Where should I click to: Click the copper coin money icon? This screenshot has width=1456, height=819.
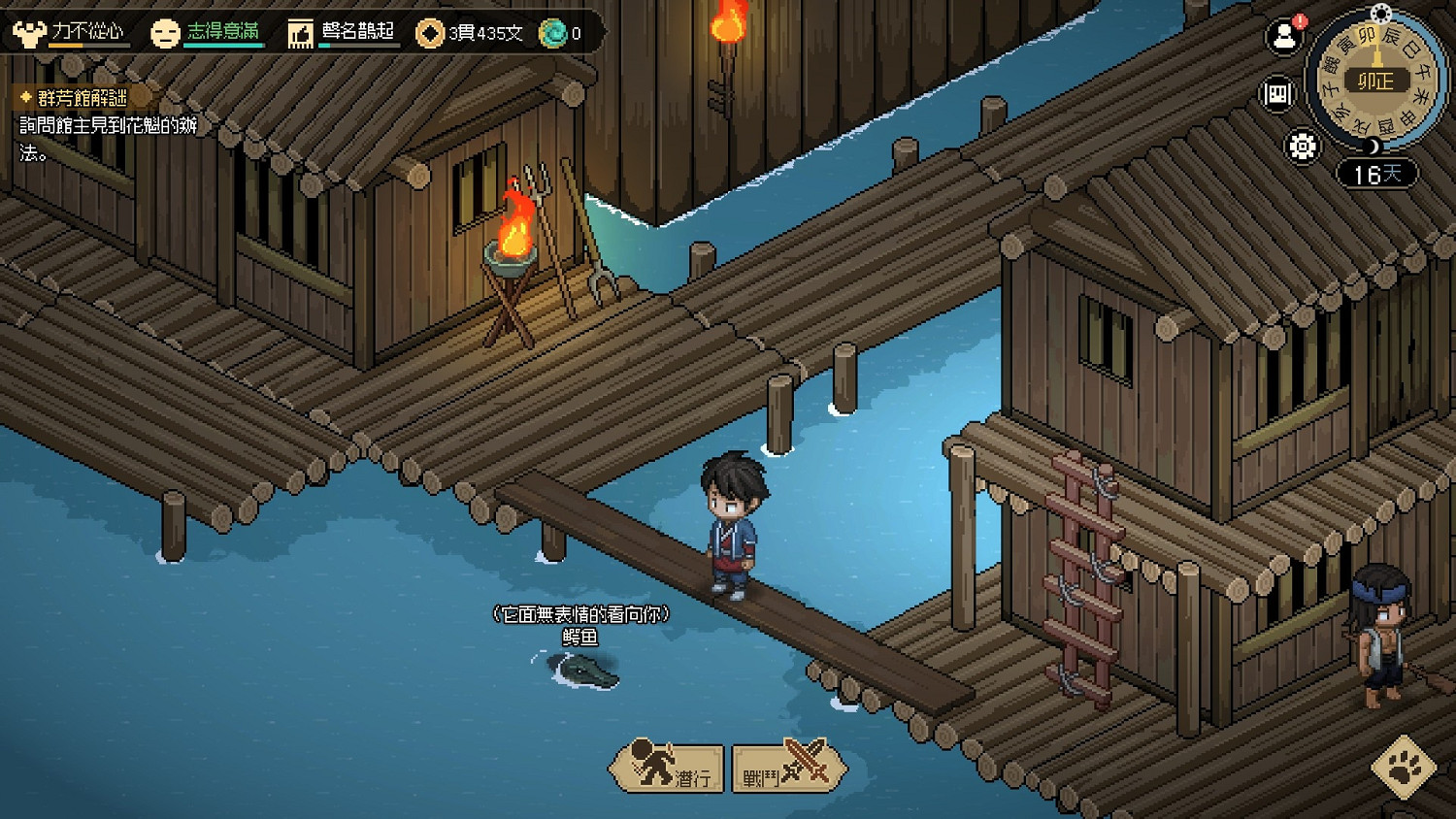pos(429,34)
